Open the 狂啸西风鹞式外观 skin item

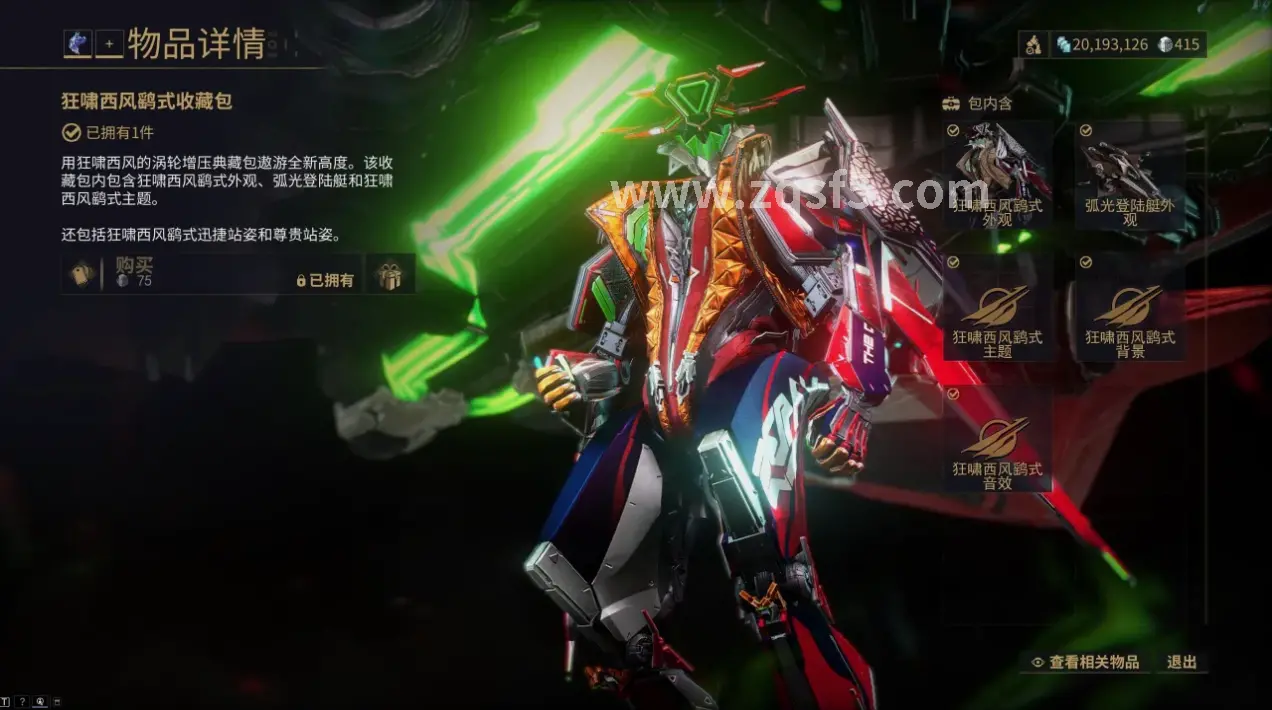click(x=997, y=173)
